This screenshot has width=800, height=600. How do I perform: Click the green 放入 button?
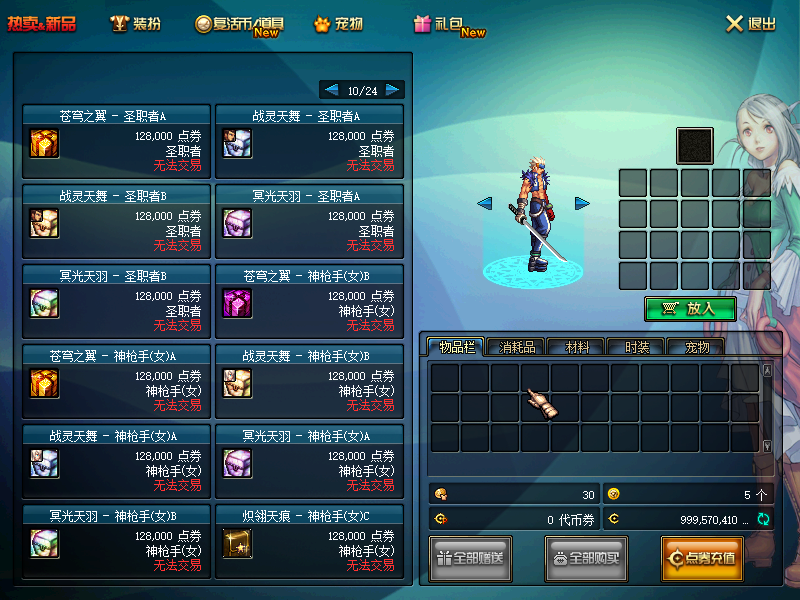click(x=690, y=309)
